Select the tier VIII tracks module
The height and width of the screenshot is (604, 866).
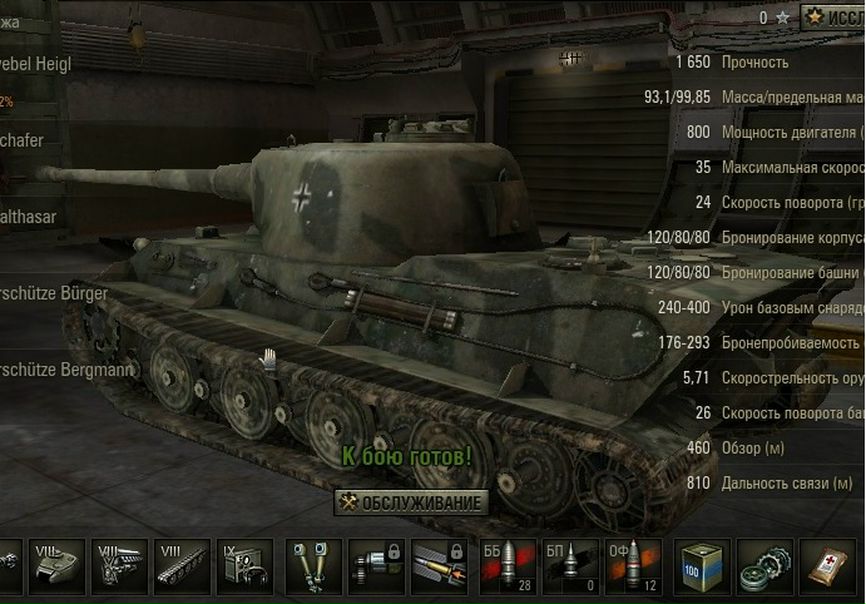tap(181, 567)
